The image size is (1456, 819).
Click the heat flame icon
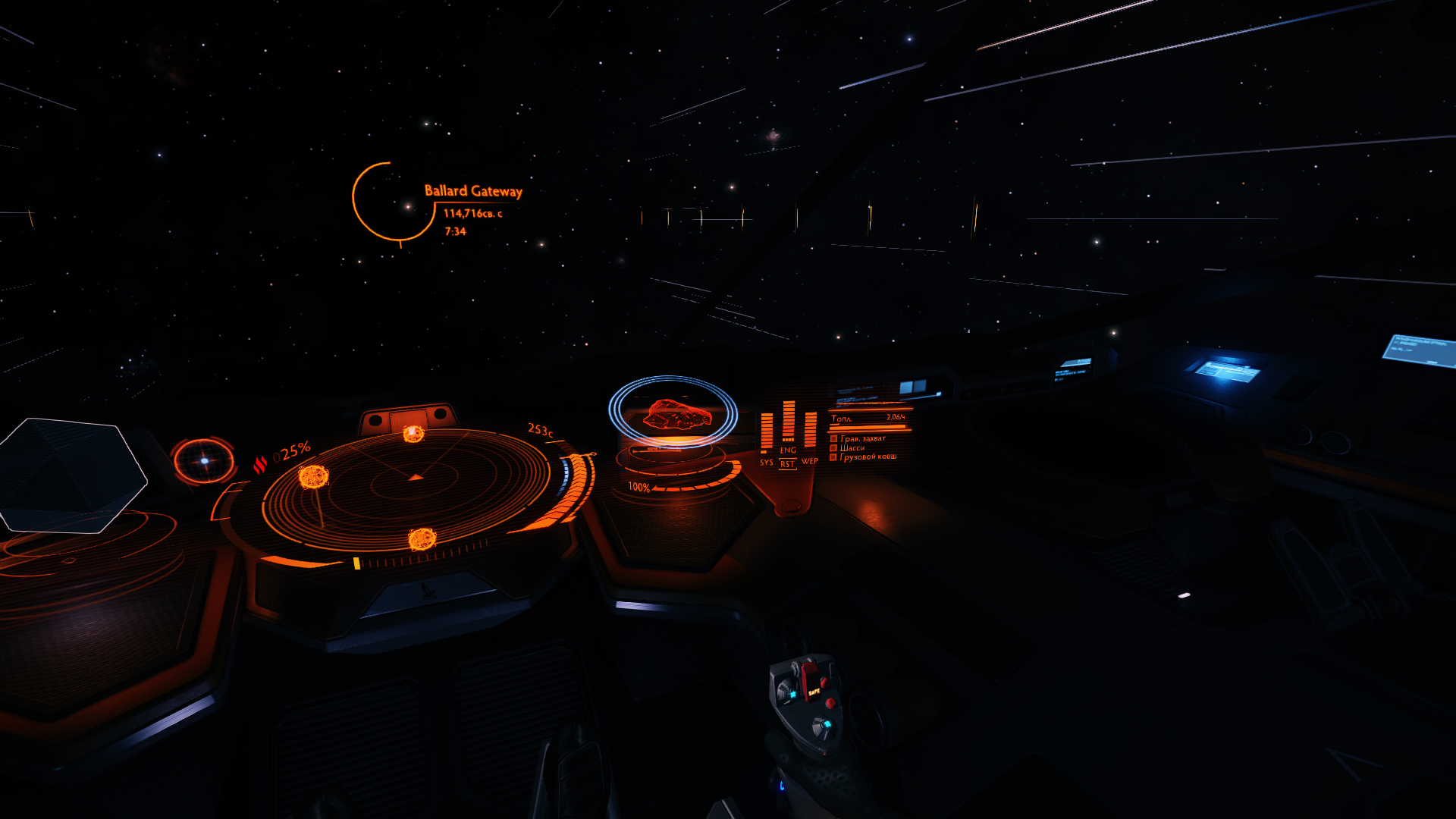[260, 464]
